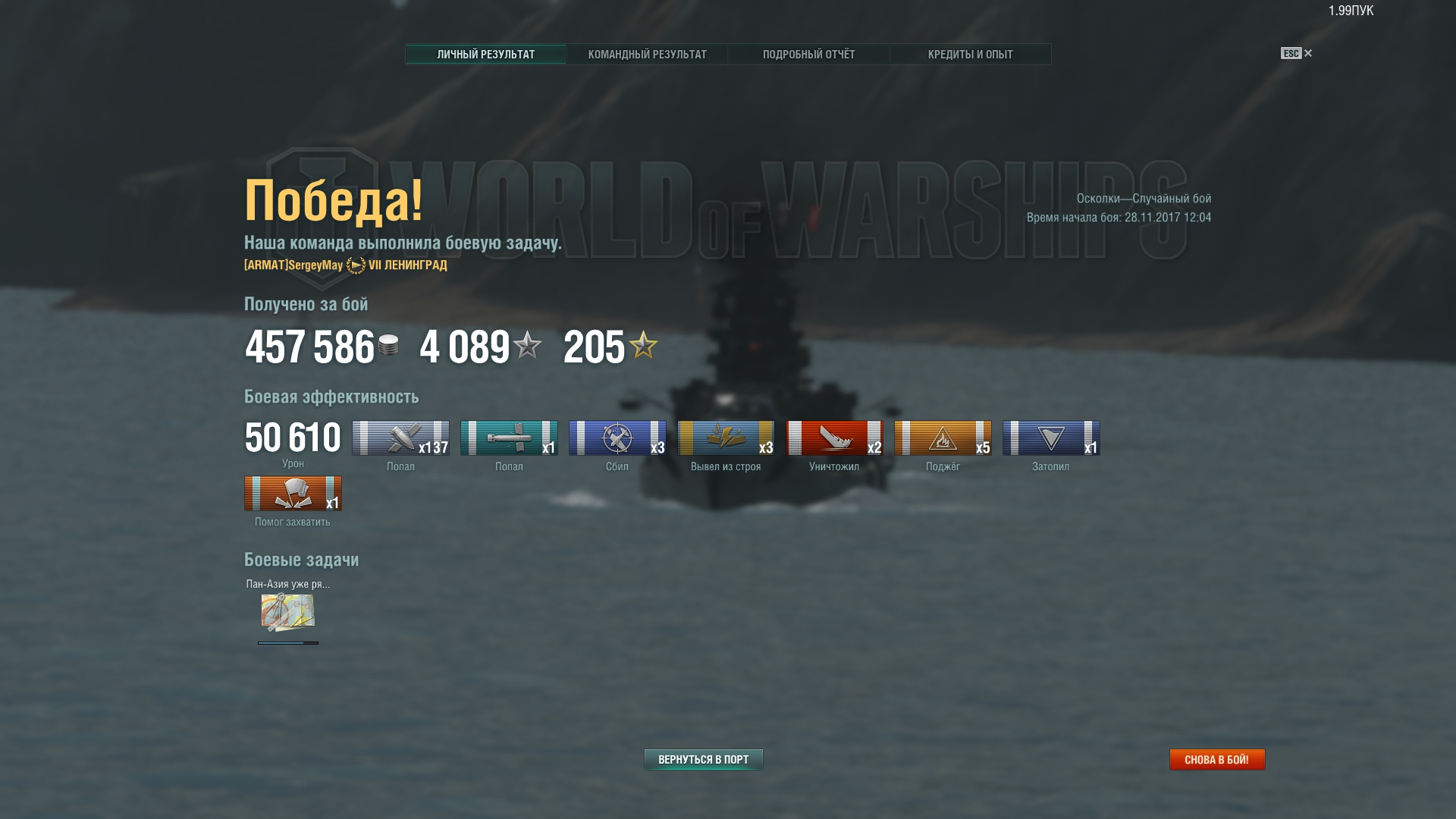
Task: Switch to the Личный результат tab
Action: click(x=485, y=55)
